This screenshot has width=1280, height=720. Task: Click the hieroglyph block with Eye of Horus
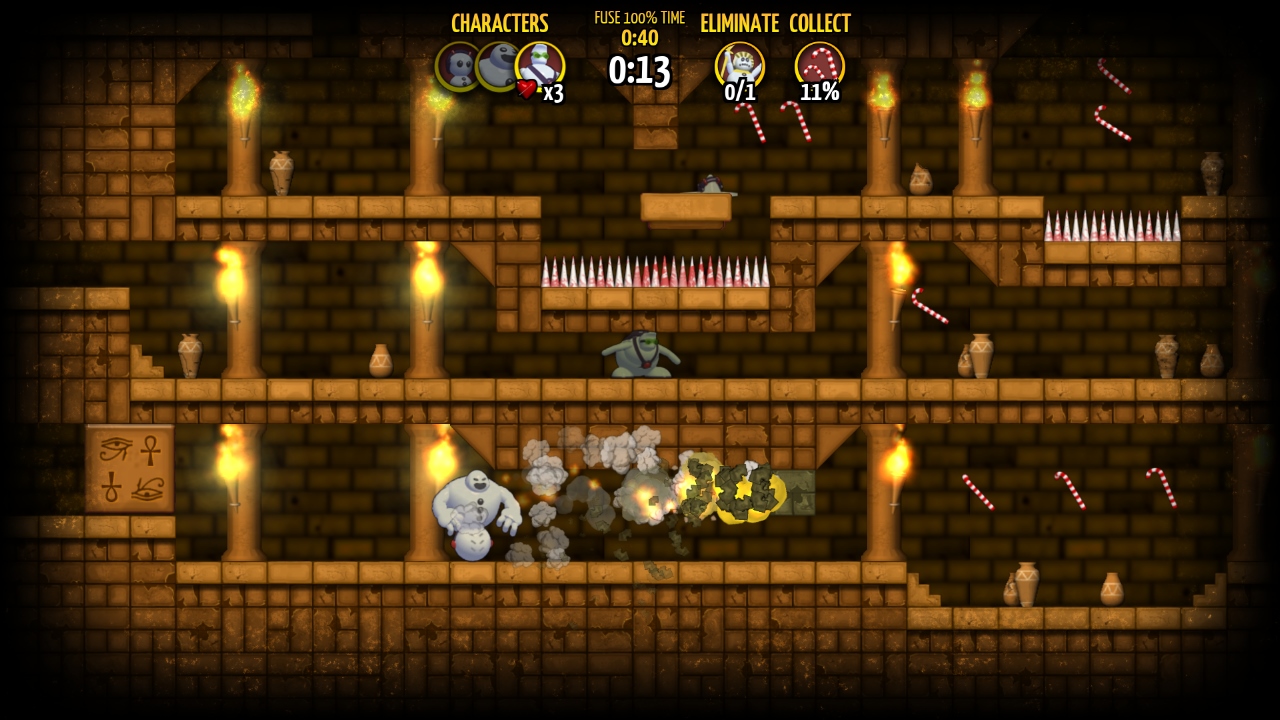point(129,468)
